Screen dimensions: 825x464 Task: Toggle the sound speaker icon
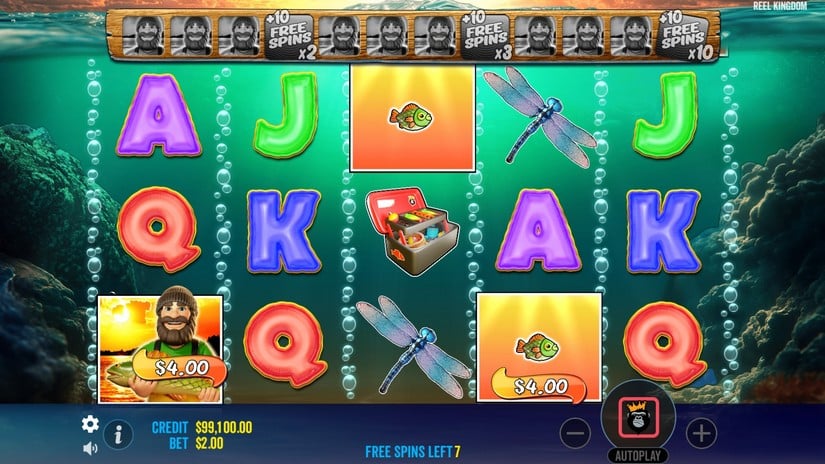[x=90, y=447]
